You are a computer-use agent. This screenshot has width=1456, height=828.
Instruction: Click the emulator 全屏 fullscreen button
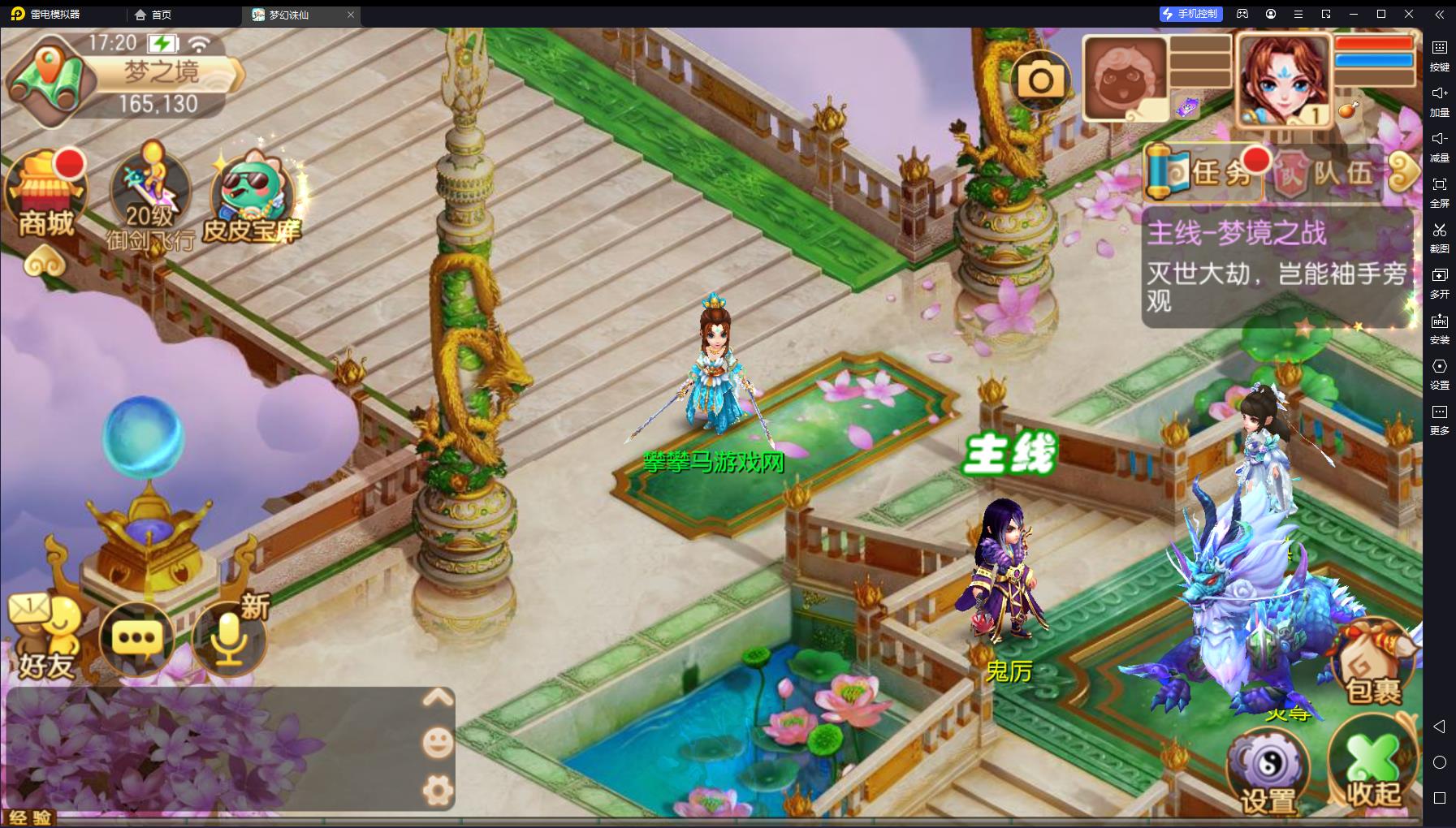click(1439, 191)
